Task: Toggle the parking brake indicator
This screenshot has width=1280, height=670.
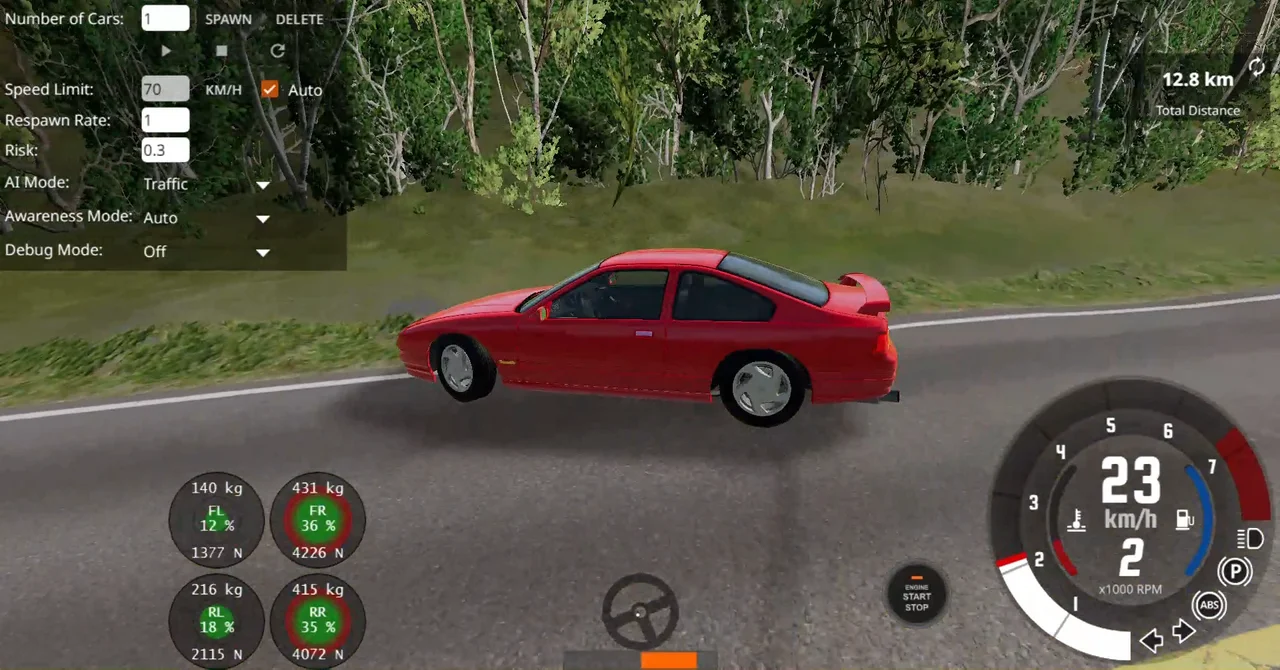Action: pos(1236,572)
